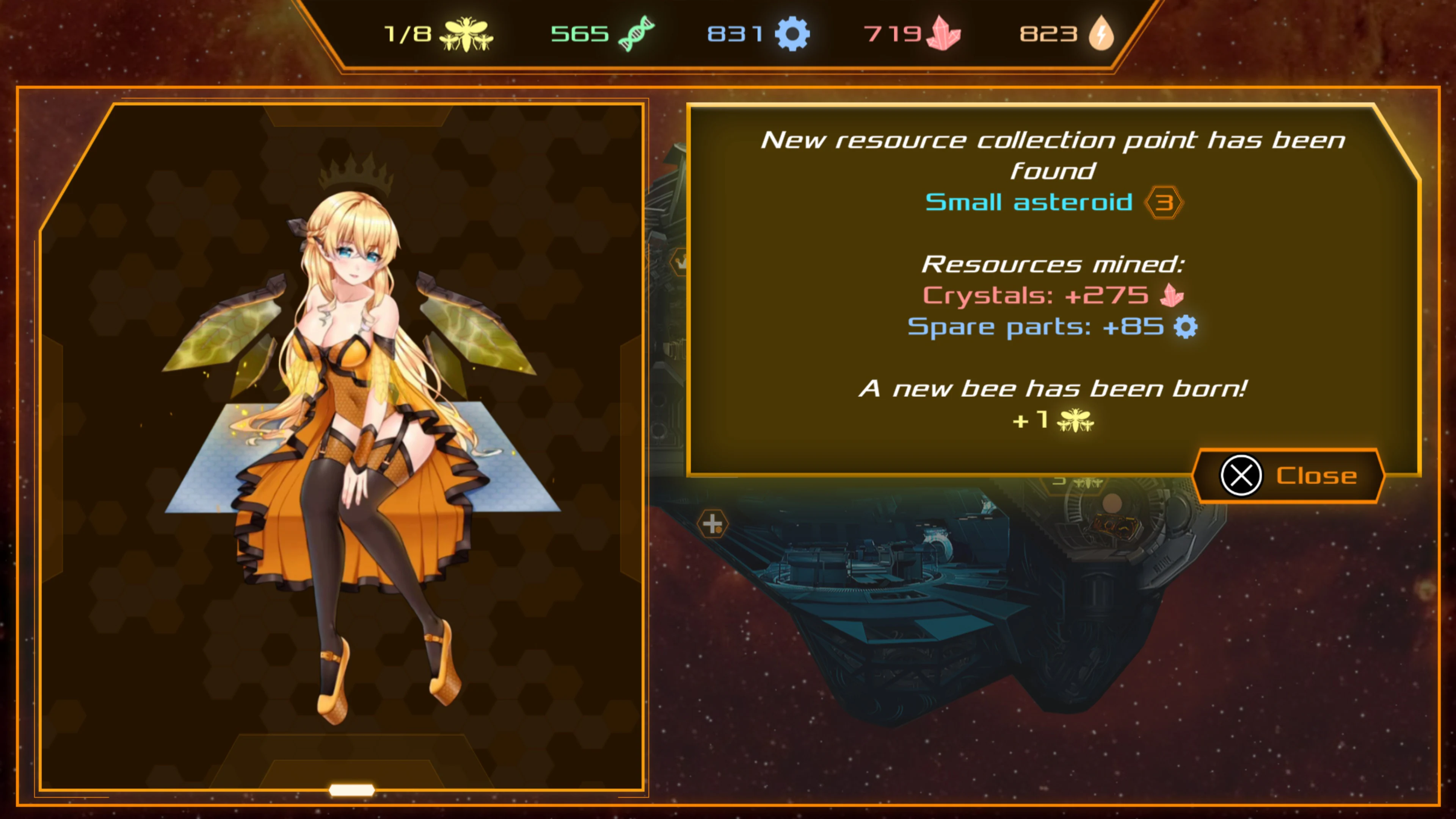Screen dimensions: 1456x819
Task: Click the level 3 badge beside Small asteroid
Action: click(x=1166, y=202)
